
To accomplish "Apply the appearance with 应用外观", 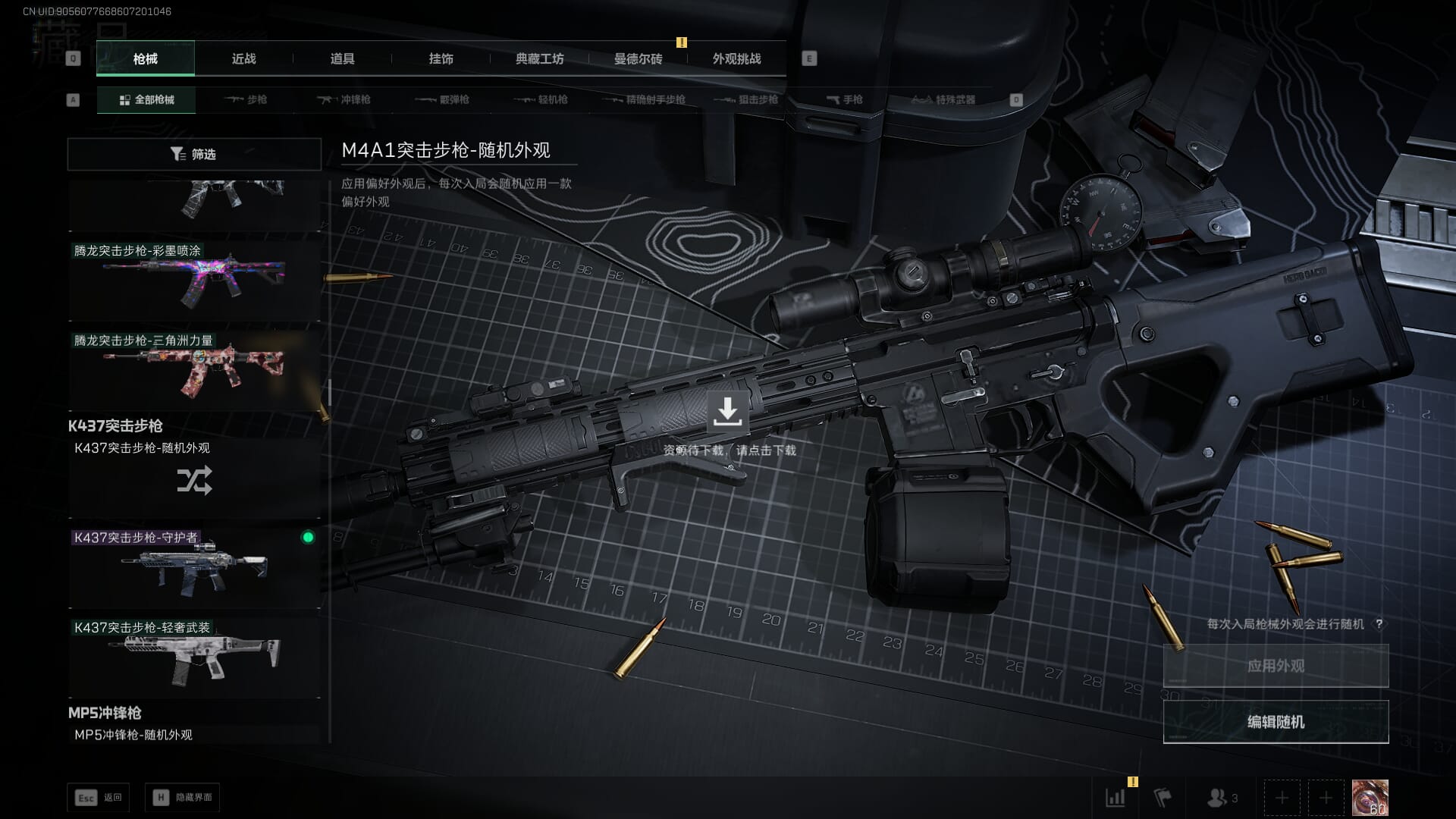I will click(1276, 666).
